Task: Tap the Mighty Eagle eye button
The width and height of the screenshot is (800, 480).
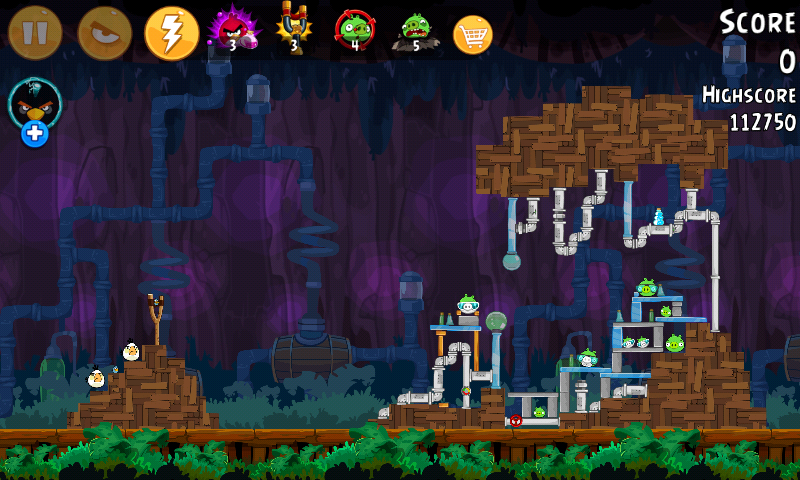Action: click(x=104, y=33)
